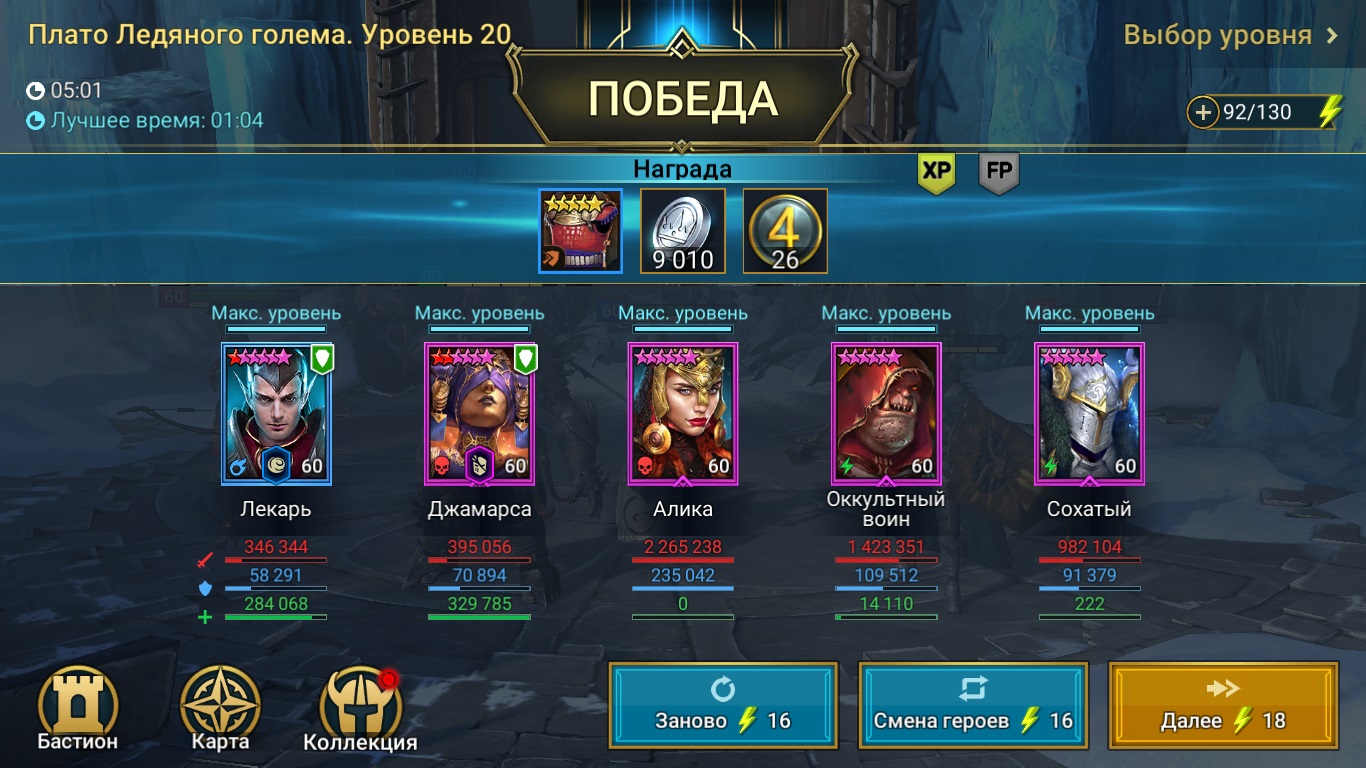Open the Плато Ледяного голема. Уровень 20 title
Image resolution: width=1366 pixels, height=768 pixels.
(265, 33)
